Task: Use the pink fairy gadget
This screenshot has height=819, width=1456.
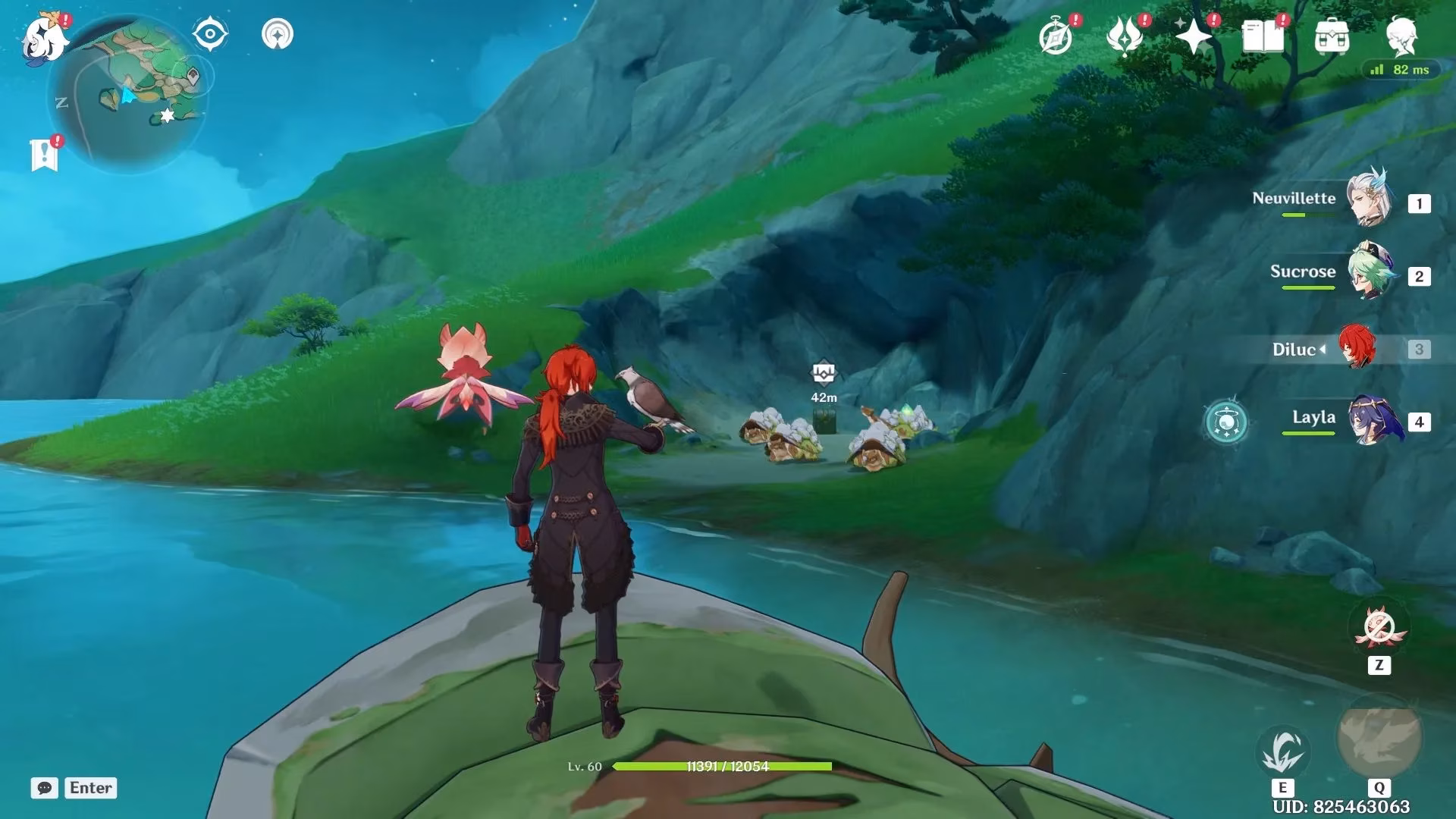Action: 1379,629
